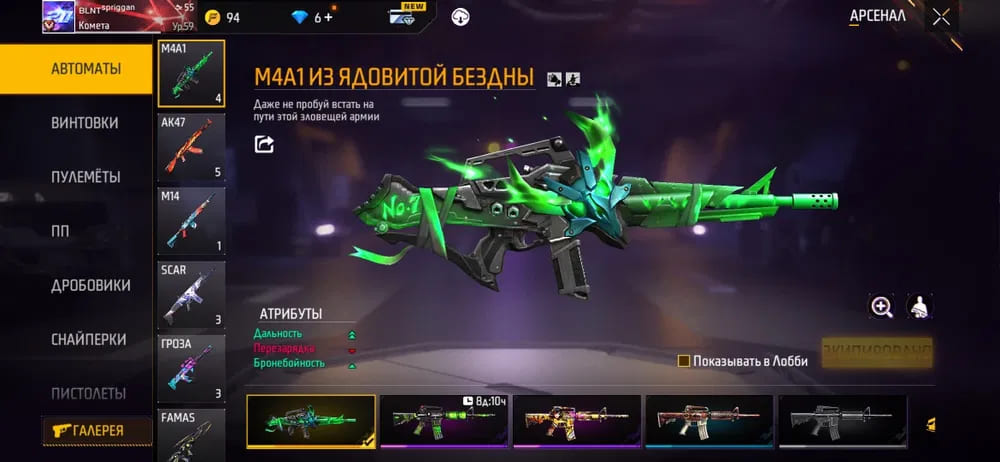Add diamonds with the plus button

click(328, 17)
